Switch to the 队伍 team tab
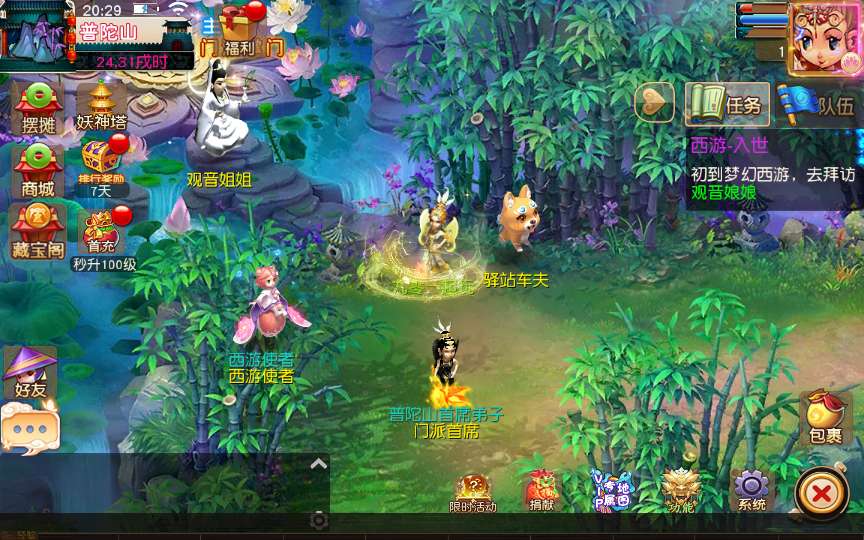This screenshot has height=540, width=864. [x=818, y=104]
